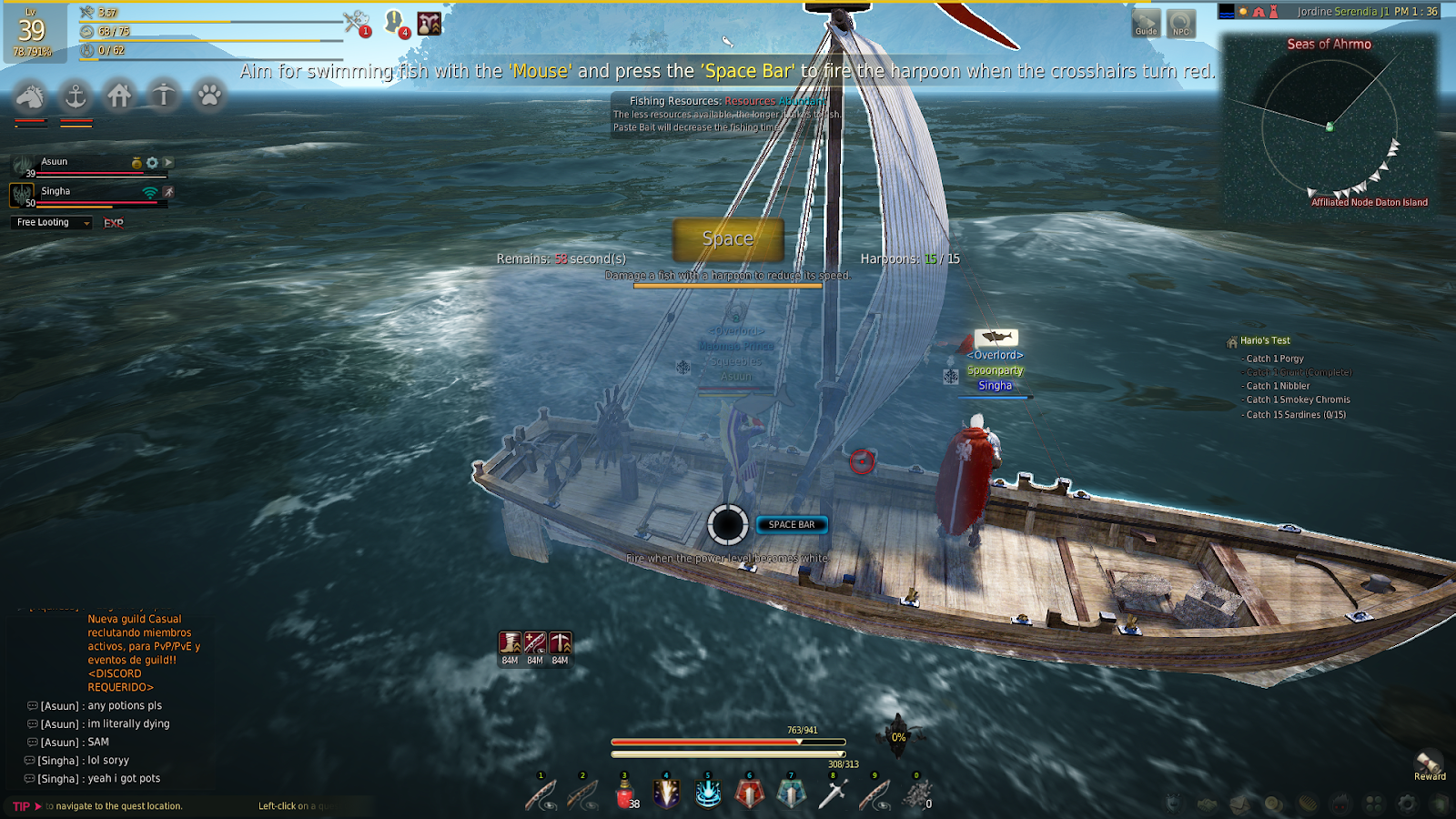Open the house residence icon
The width and height of the screenshot is (1456, 819).
119,95
